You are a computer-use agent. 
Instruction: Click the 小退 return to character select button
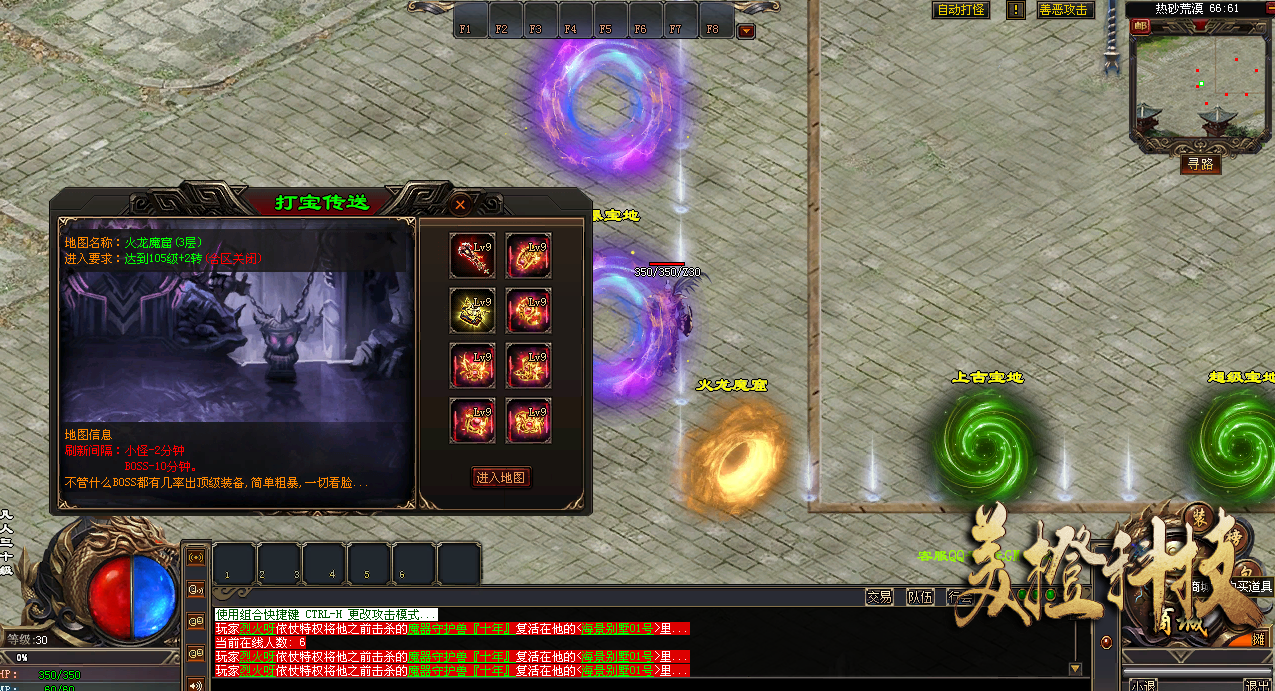pyautogui.click(x=1143, y=685)
